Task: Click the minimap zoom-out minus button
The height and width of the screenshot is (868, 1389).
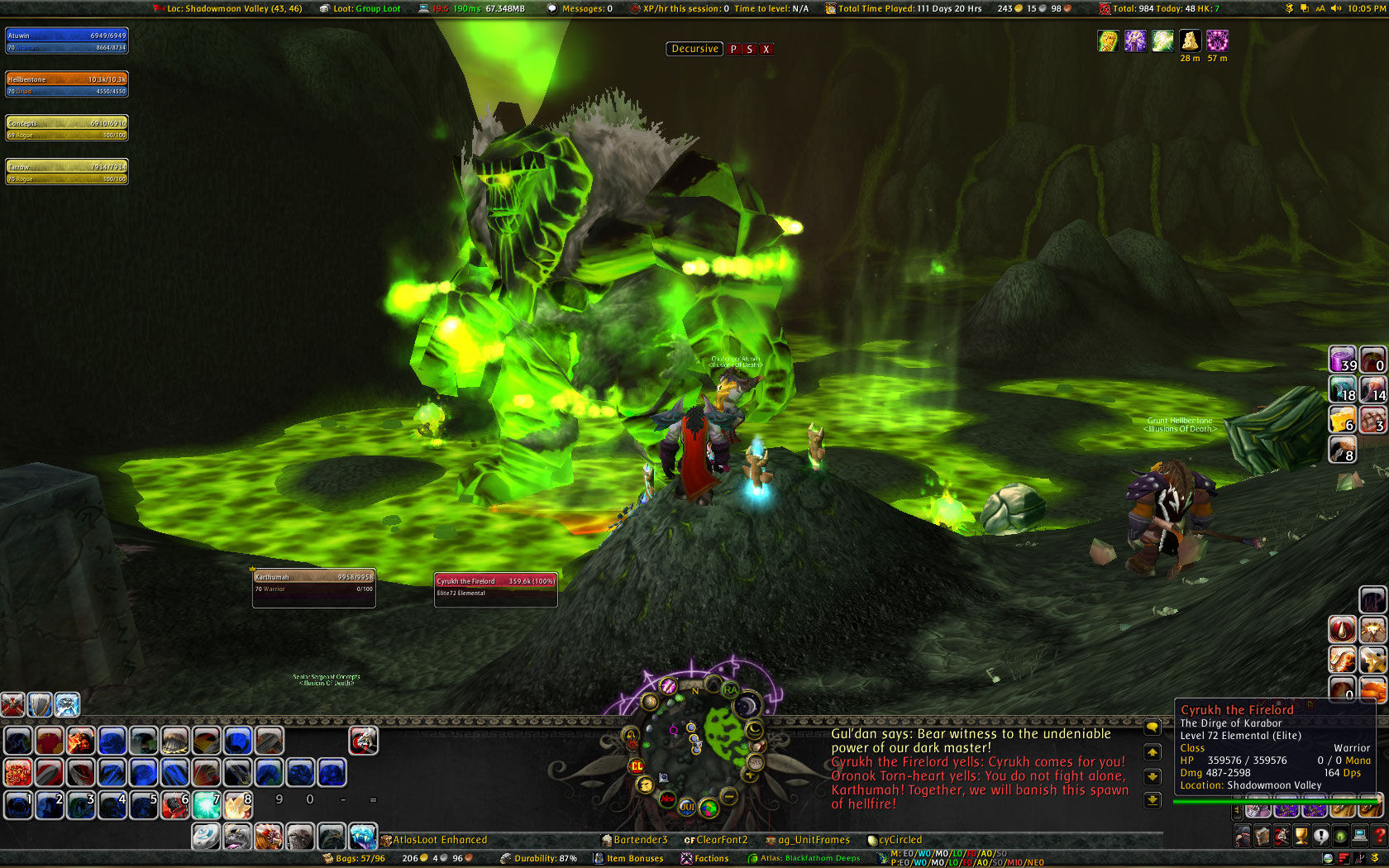Action: pyautogui.click(x=728, y=797)
